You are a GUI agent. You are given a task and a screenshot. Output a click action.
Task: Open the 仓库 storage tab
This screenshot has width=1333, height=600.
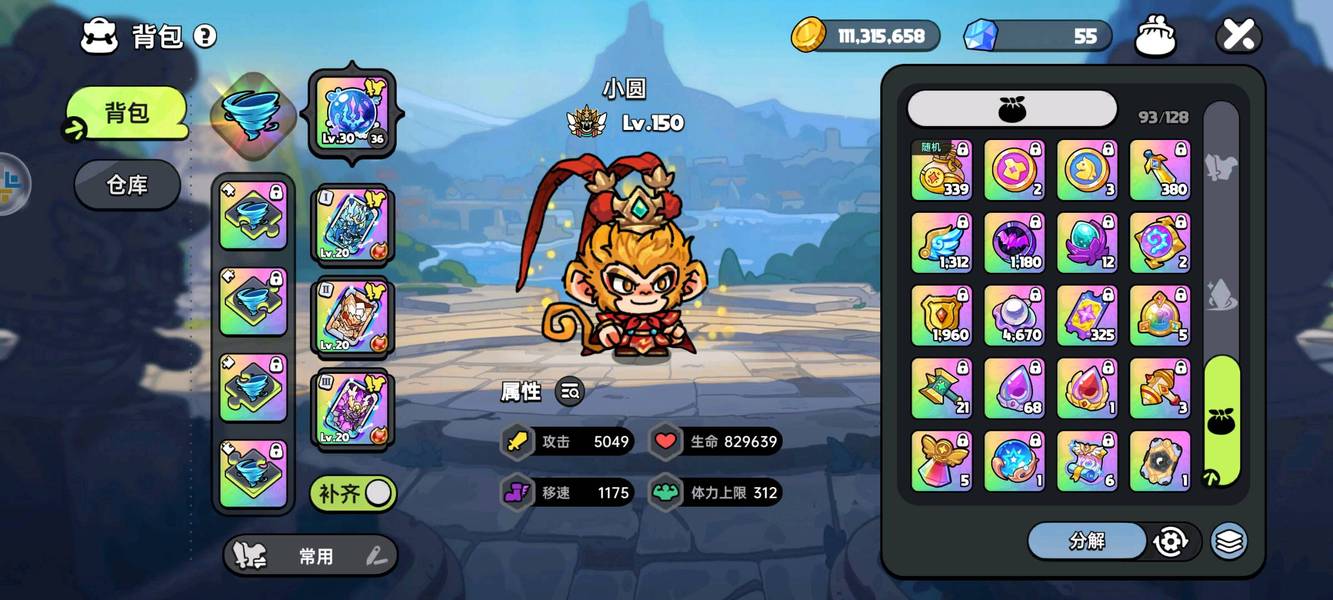(x=127, y=185)
